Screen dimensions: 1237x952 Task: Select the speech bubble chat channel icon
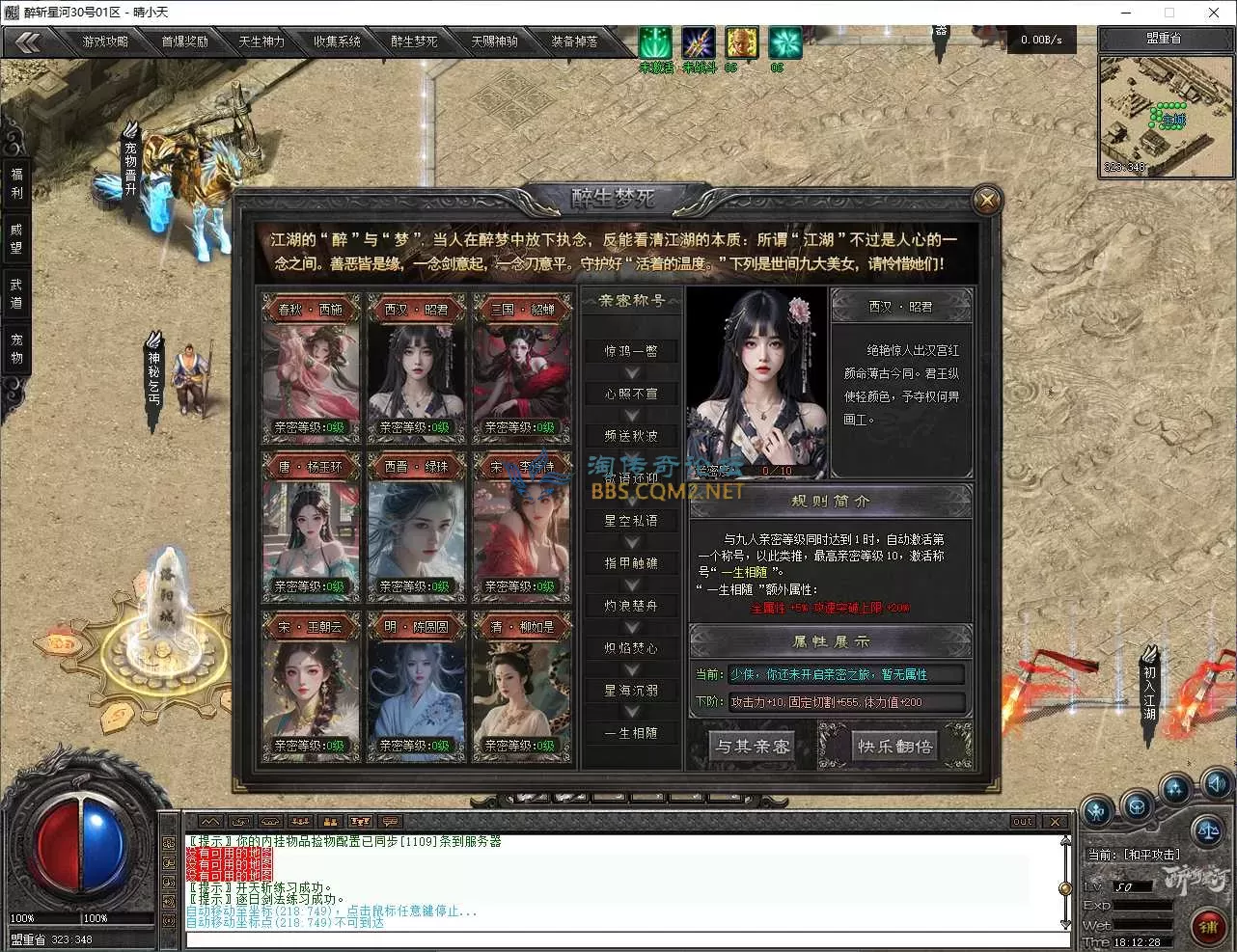tap(390, 821)
